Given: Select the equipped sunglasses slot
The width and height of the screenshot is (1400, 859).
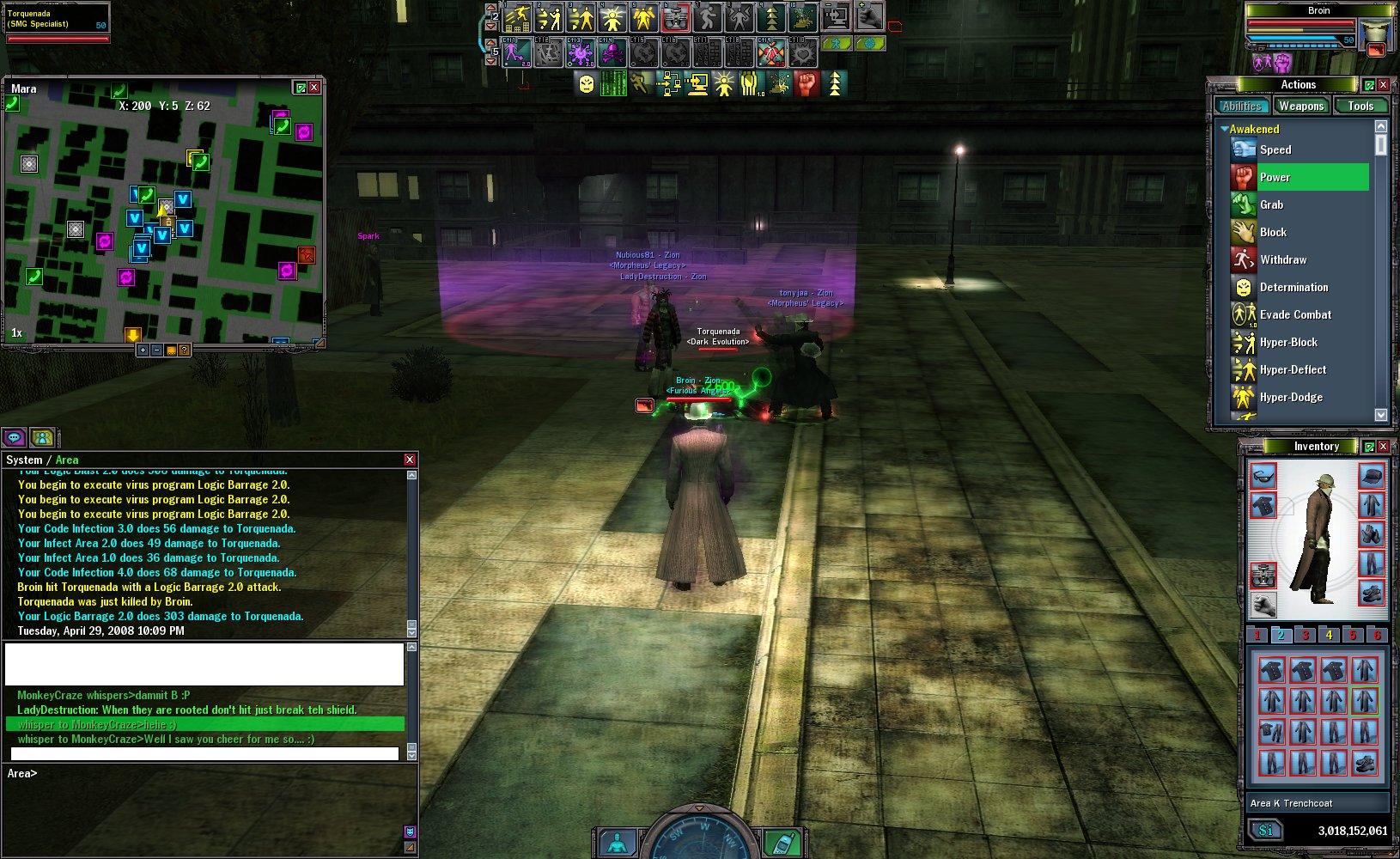Looking at the screenshot, I should 1263,475.
